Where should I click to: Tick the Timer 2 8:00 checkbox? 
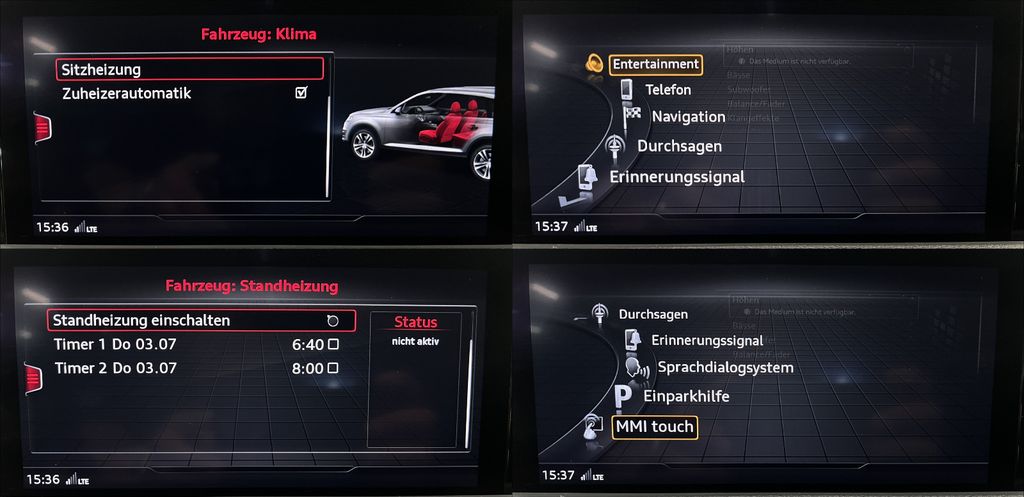(x=333, y=368)
